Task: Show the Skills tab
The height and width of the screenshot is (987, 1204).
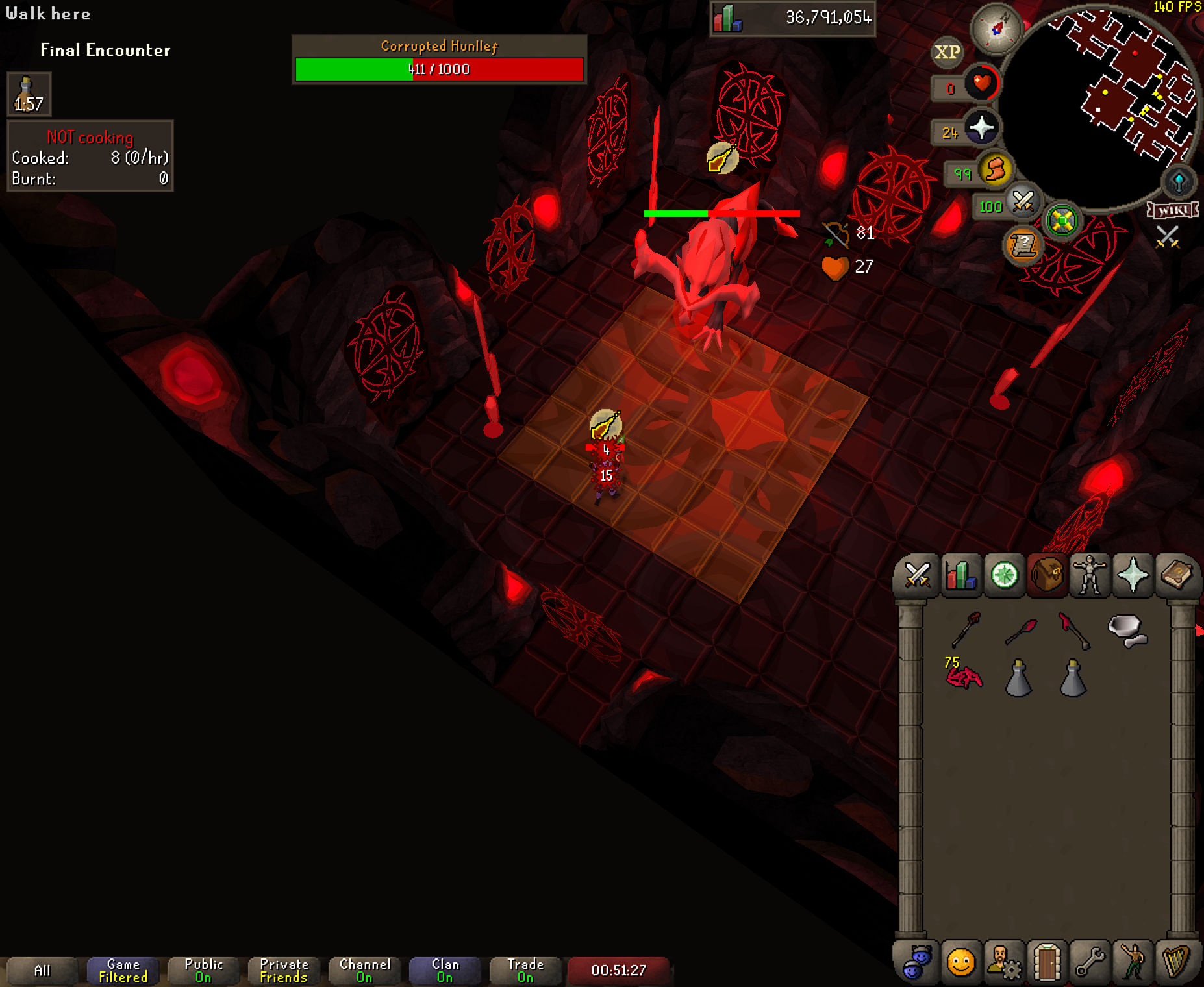Action: [x=960, y=575]
